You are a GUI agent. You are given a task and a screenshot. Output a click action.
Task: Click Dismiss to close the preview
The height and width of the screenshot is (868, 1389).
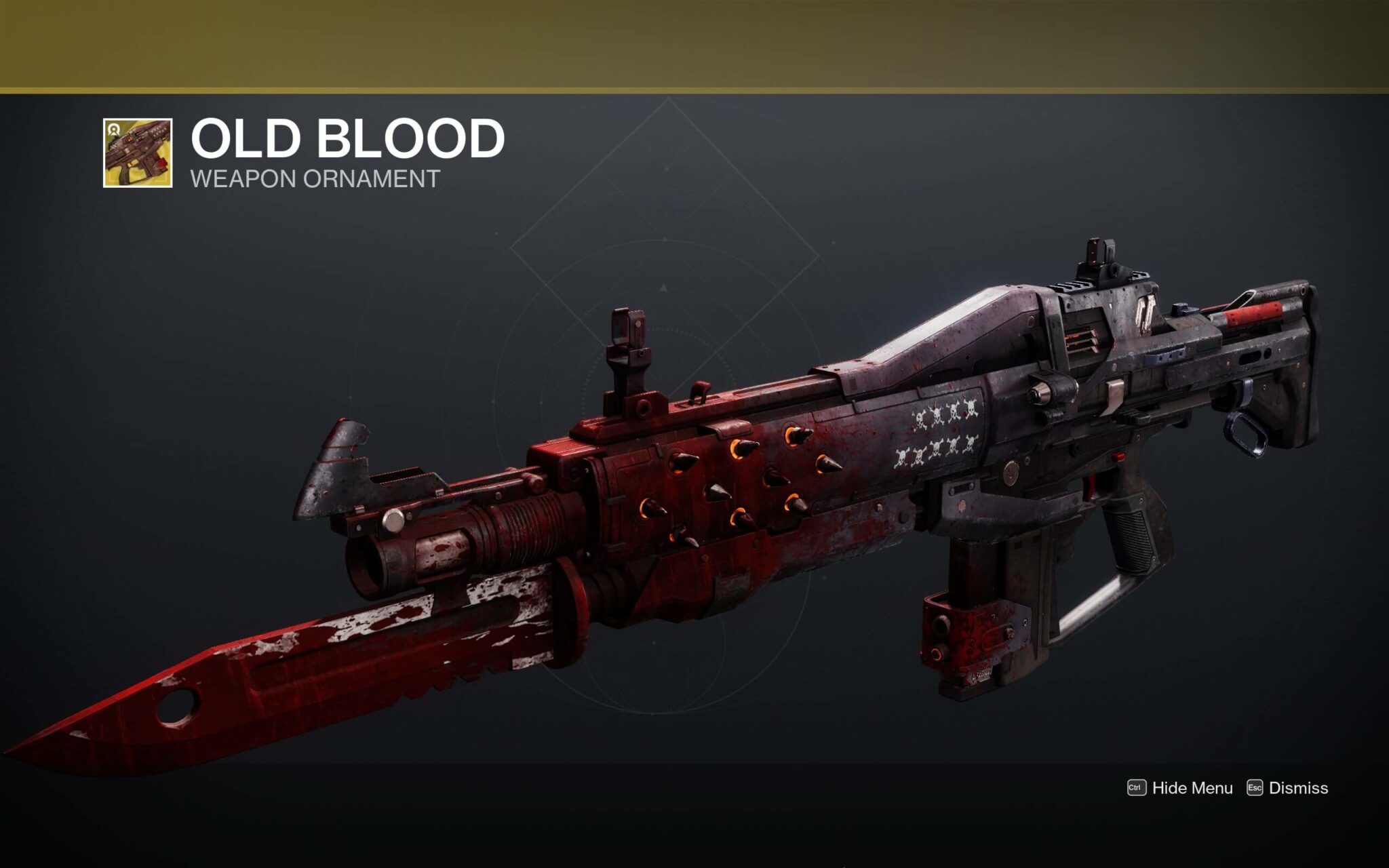pos(1301,789)
